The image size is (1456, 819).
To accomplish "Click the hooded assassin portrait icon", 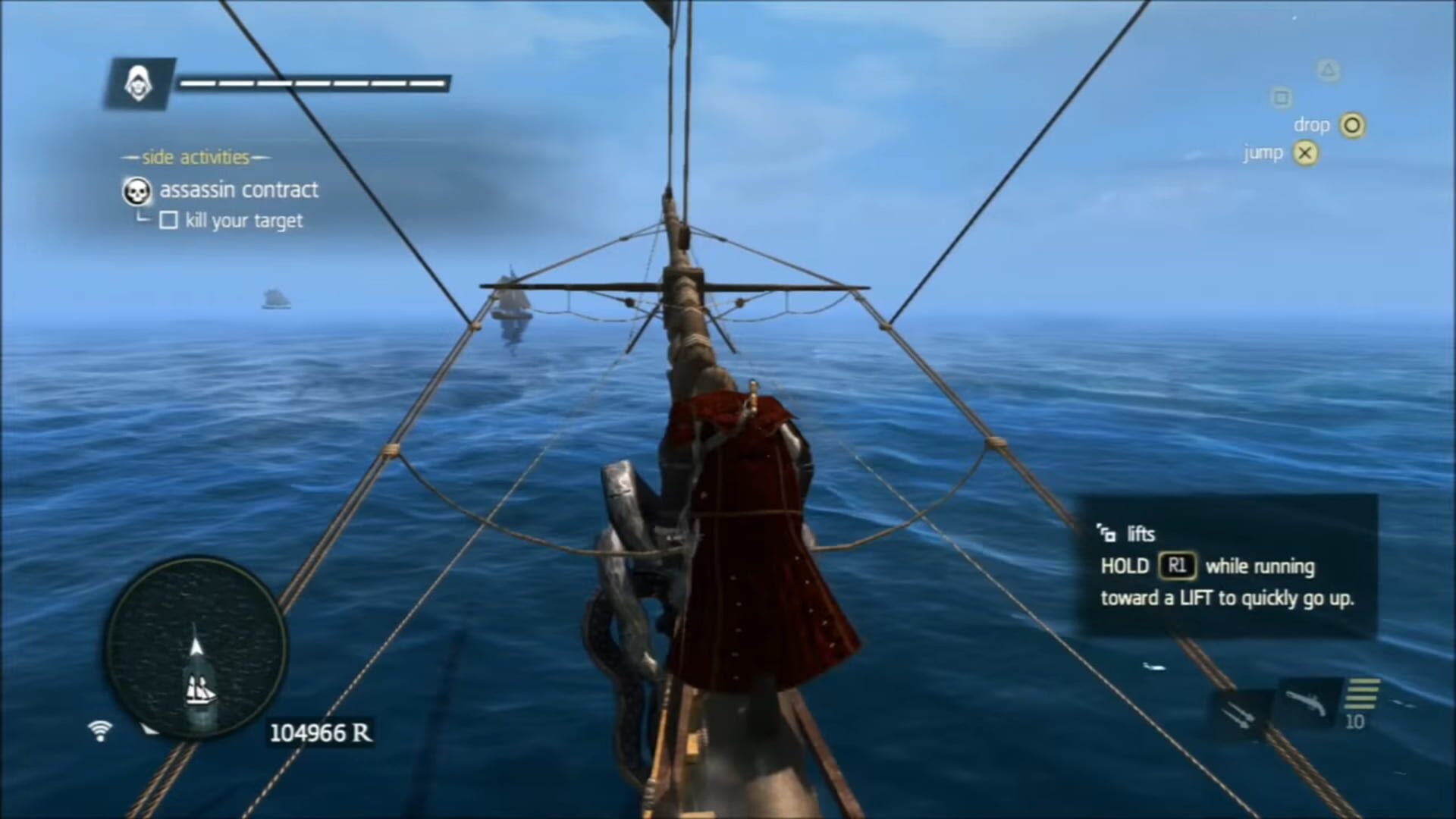I will pos(137,83).
